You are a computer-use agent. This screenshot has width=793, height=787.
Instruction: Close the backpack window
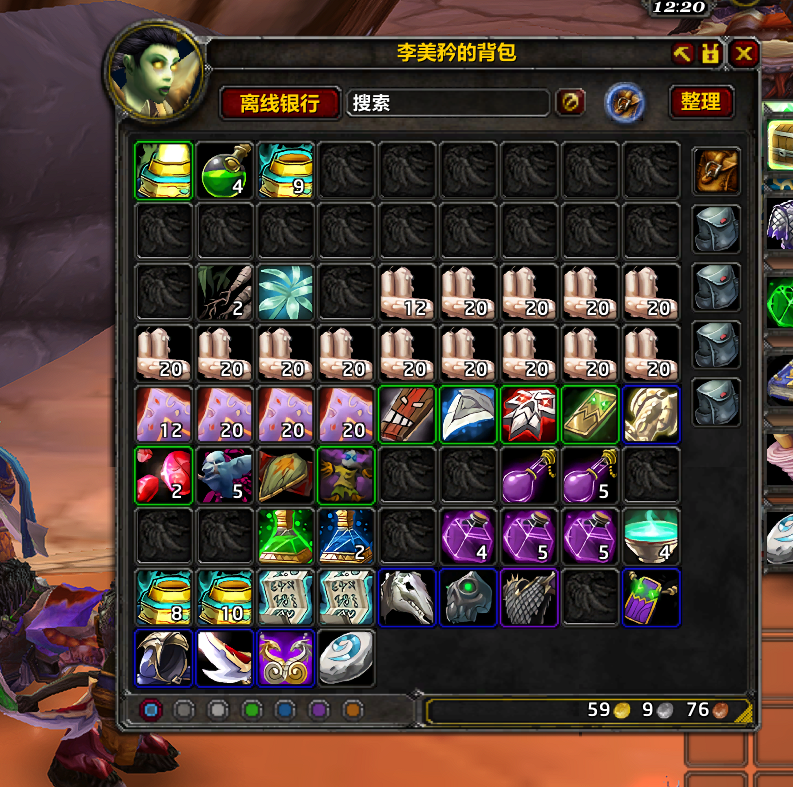tap(743, 54)
